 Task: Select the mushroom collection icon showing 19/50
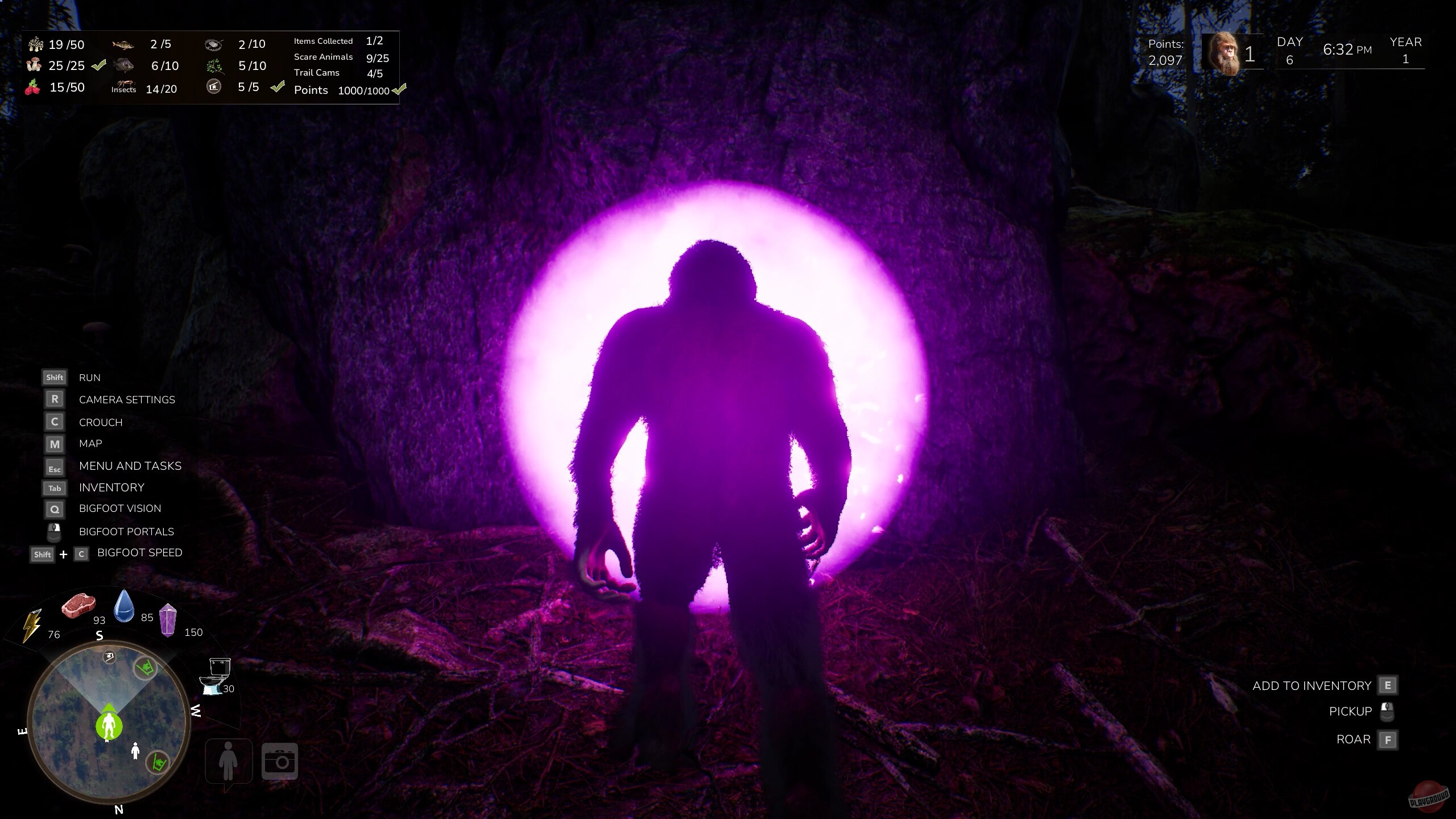click(x=35, y=44)
